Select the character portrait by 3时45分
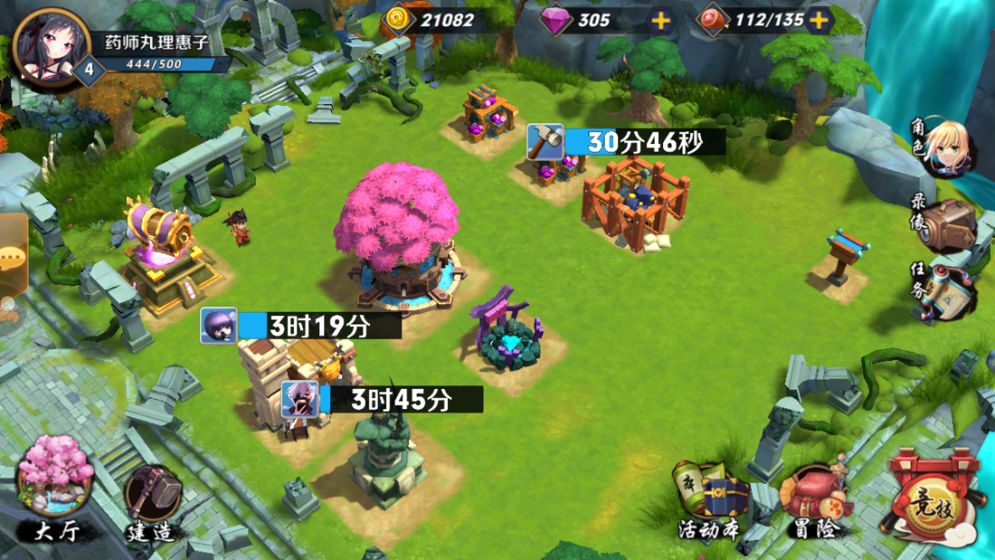This screenshot has height=560, width=995. tap(299, 399)
